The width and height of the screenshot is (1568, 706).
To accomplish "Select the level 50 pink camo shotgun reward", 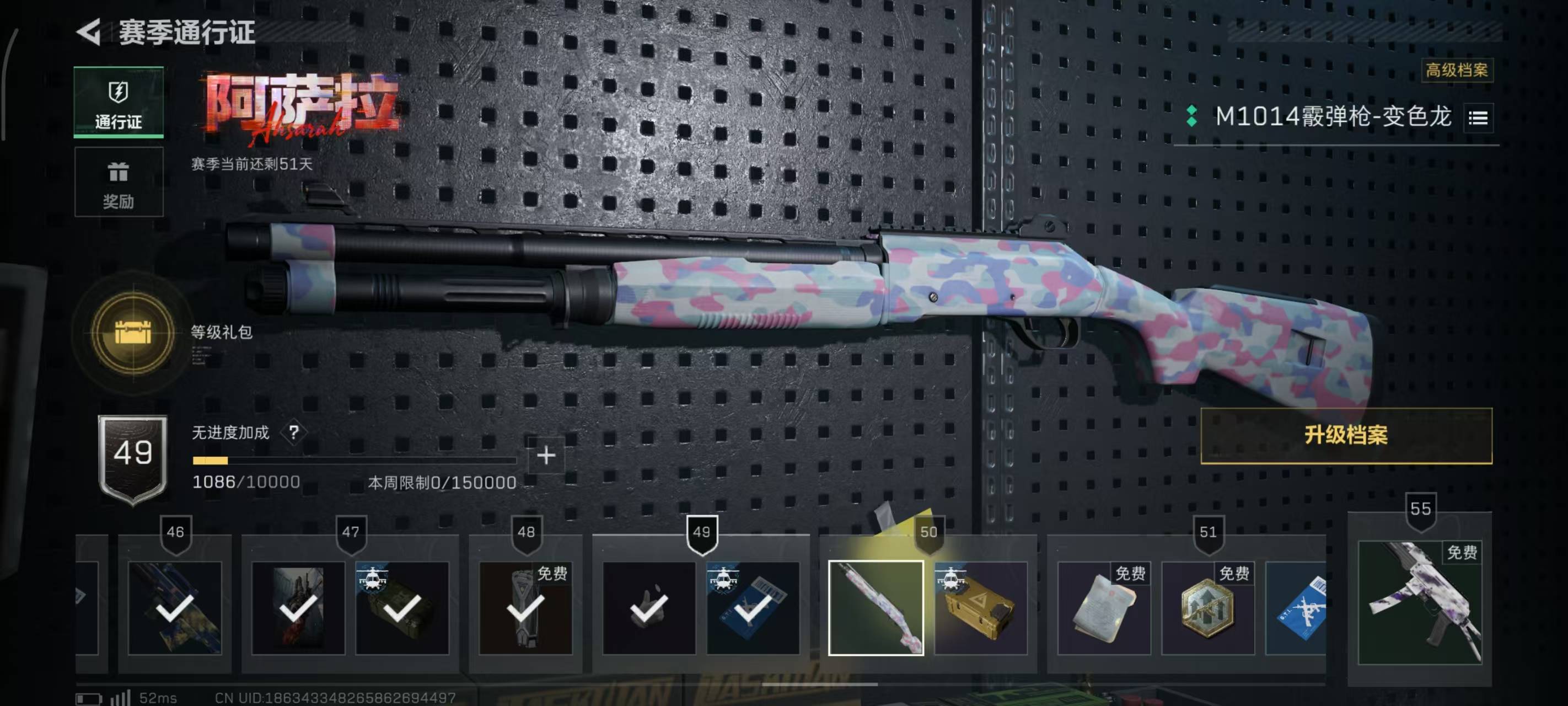I will [x=876, y=608].
